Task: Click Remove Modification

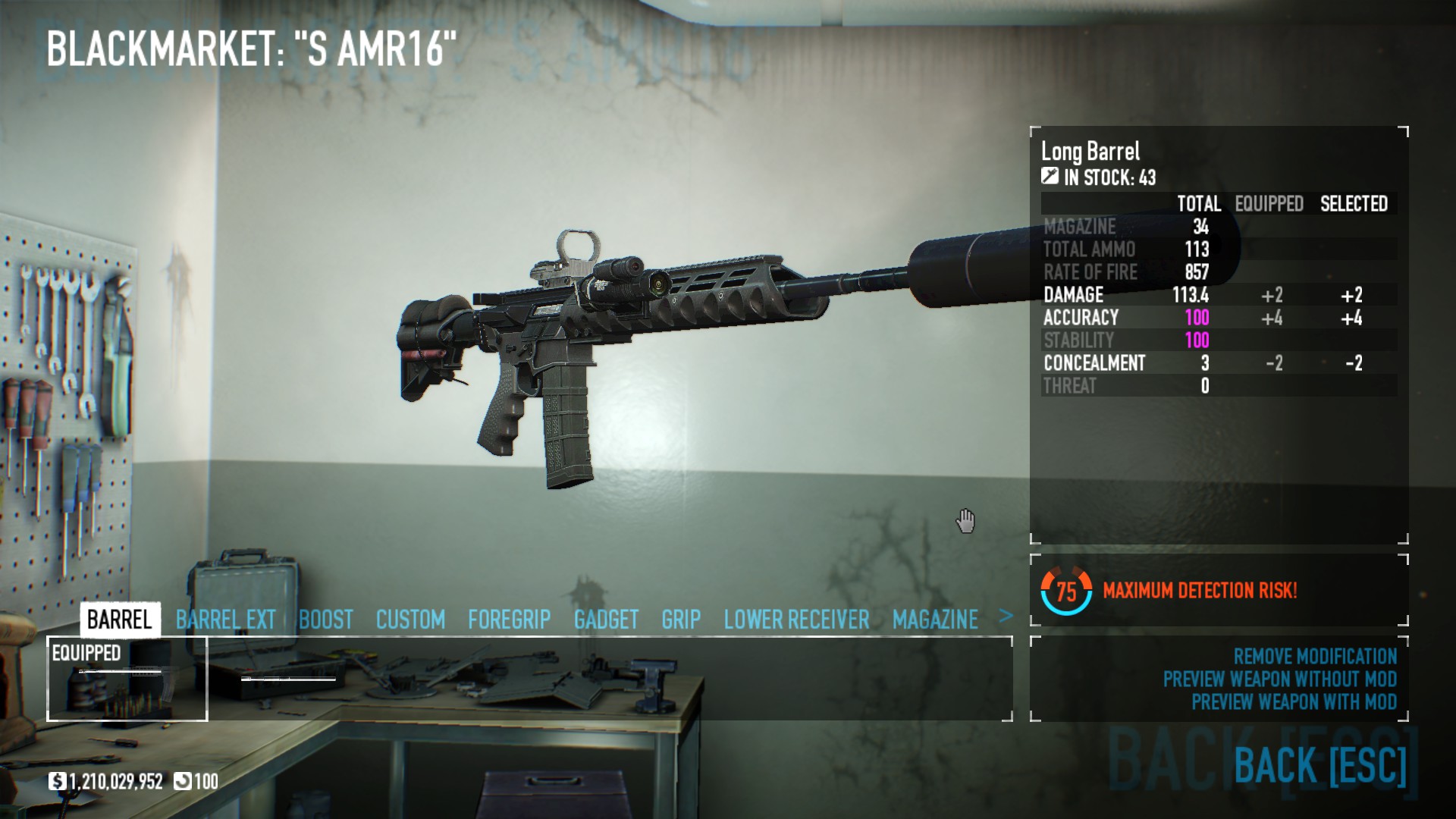Action: pos(1314,656)
